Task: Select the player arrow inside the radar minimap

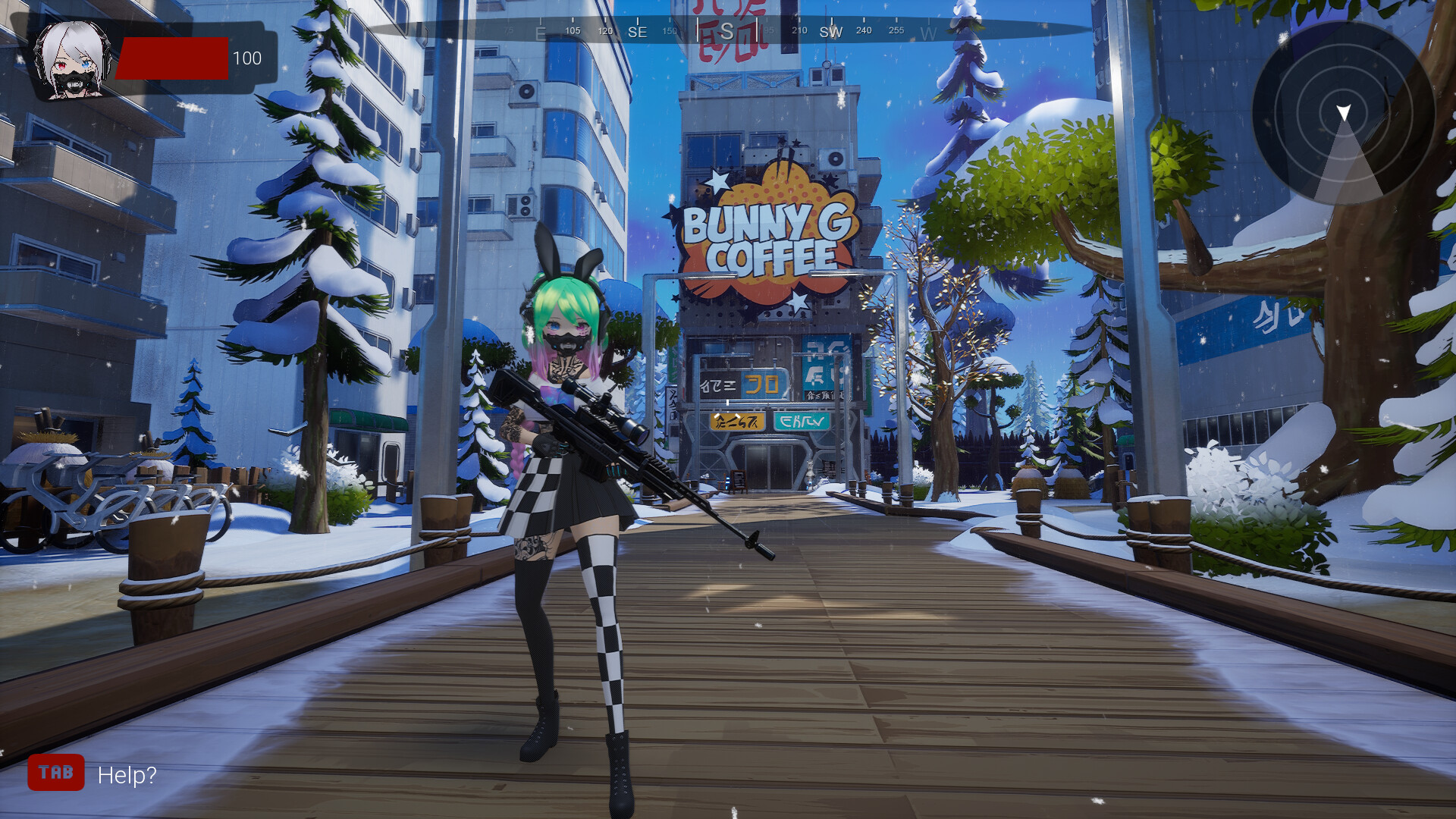Action: click(x=1345, y=111)
